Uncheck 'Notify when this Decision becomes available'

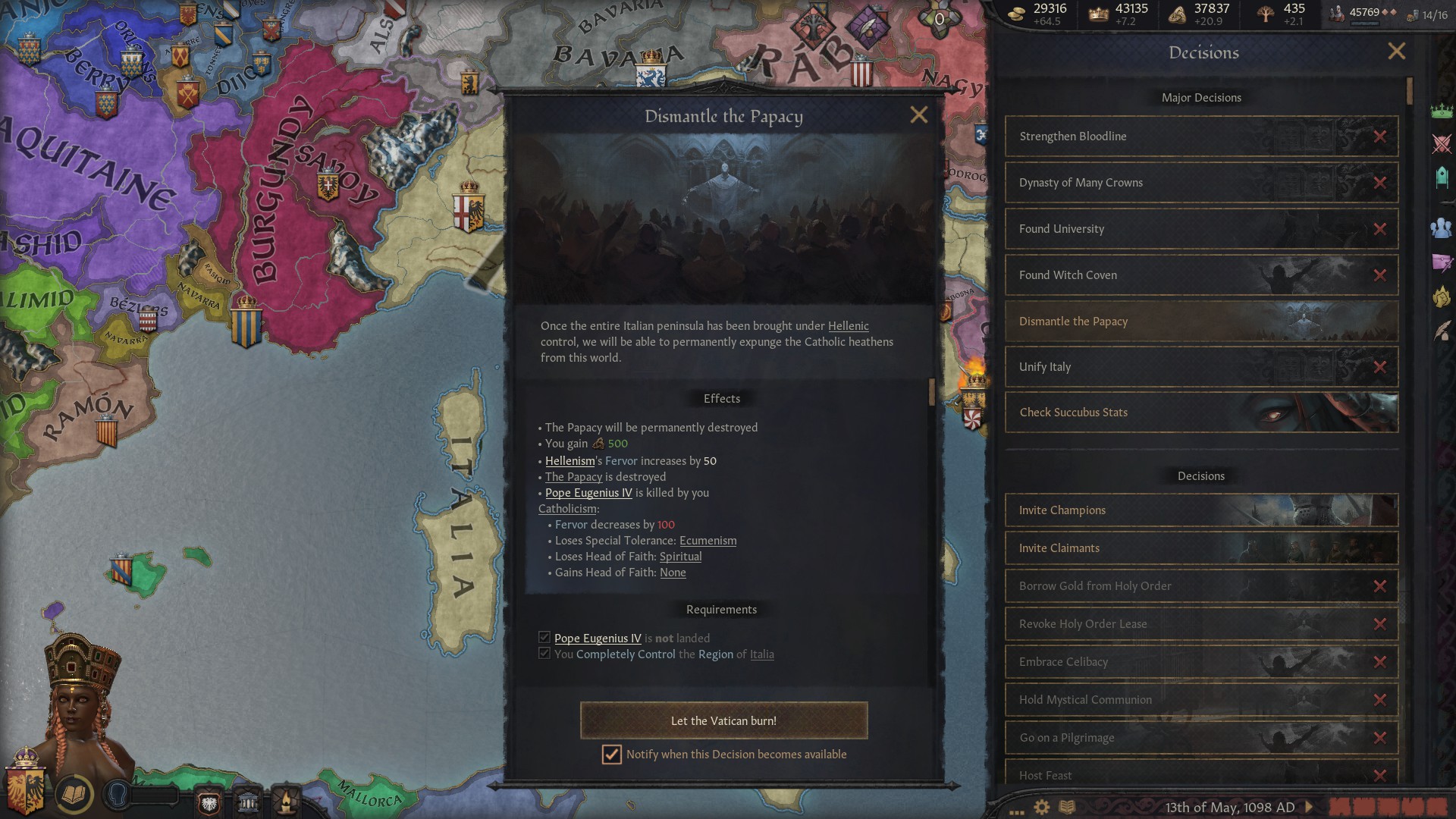(611, 755)
